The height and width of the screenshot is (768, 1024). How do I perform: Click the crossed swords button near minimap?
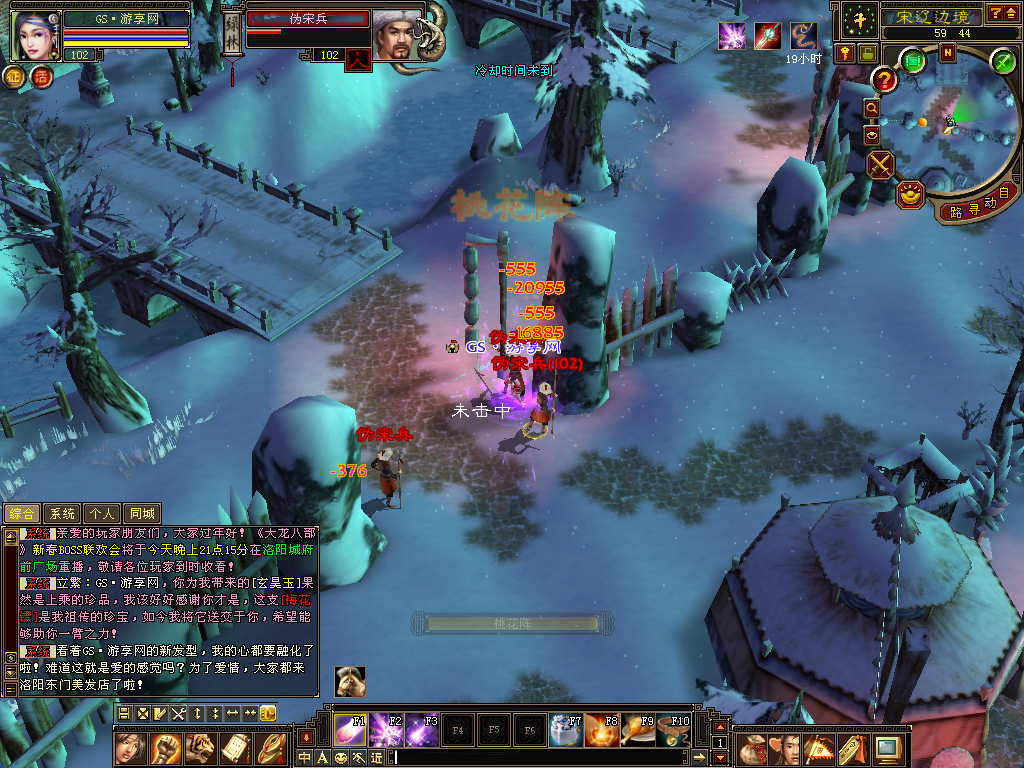click(x=880, y=164)
